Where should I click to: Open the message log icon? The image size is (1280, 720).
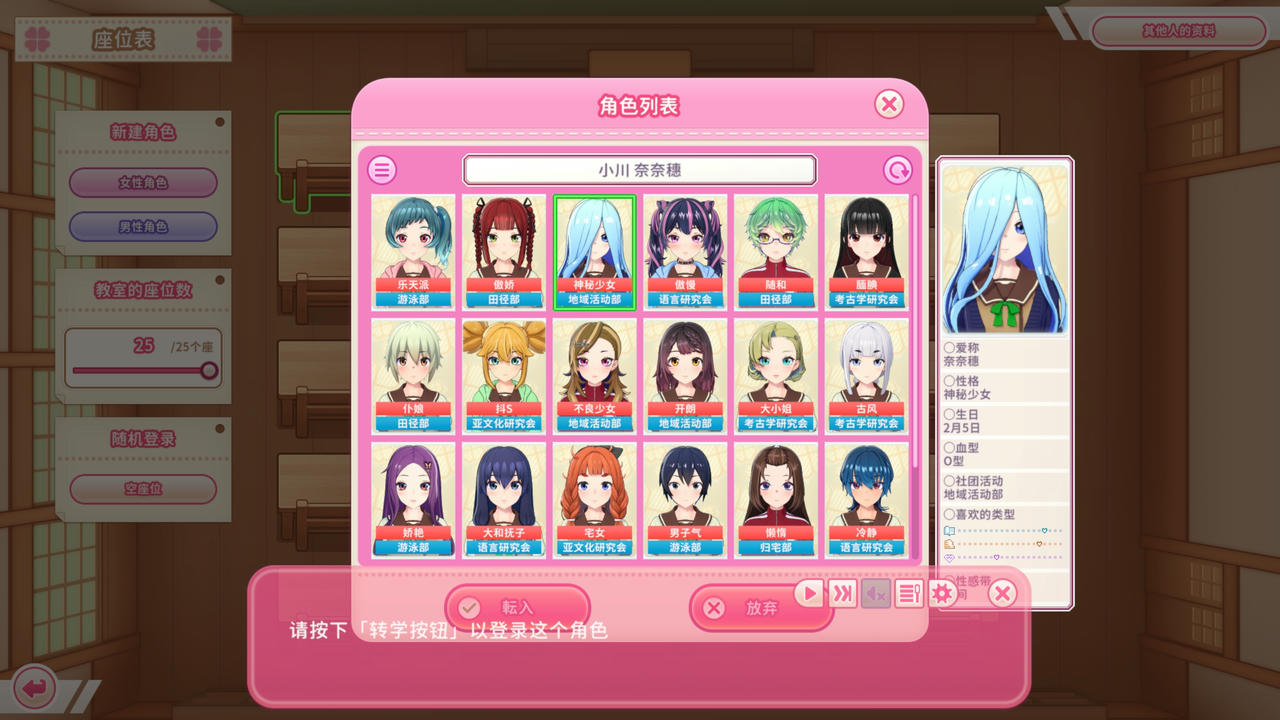pos(908,593)
